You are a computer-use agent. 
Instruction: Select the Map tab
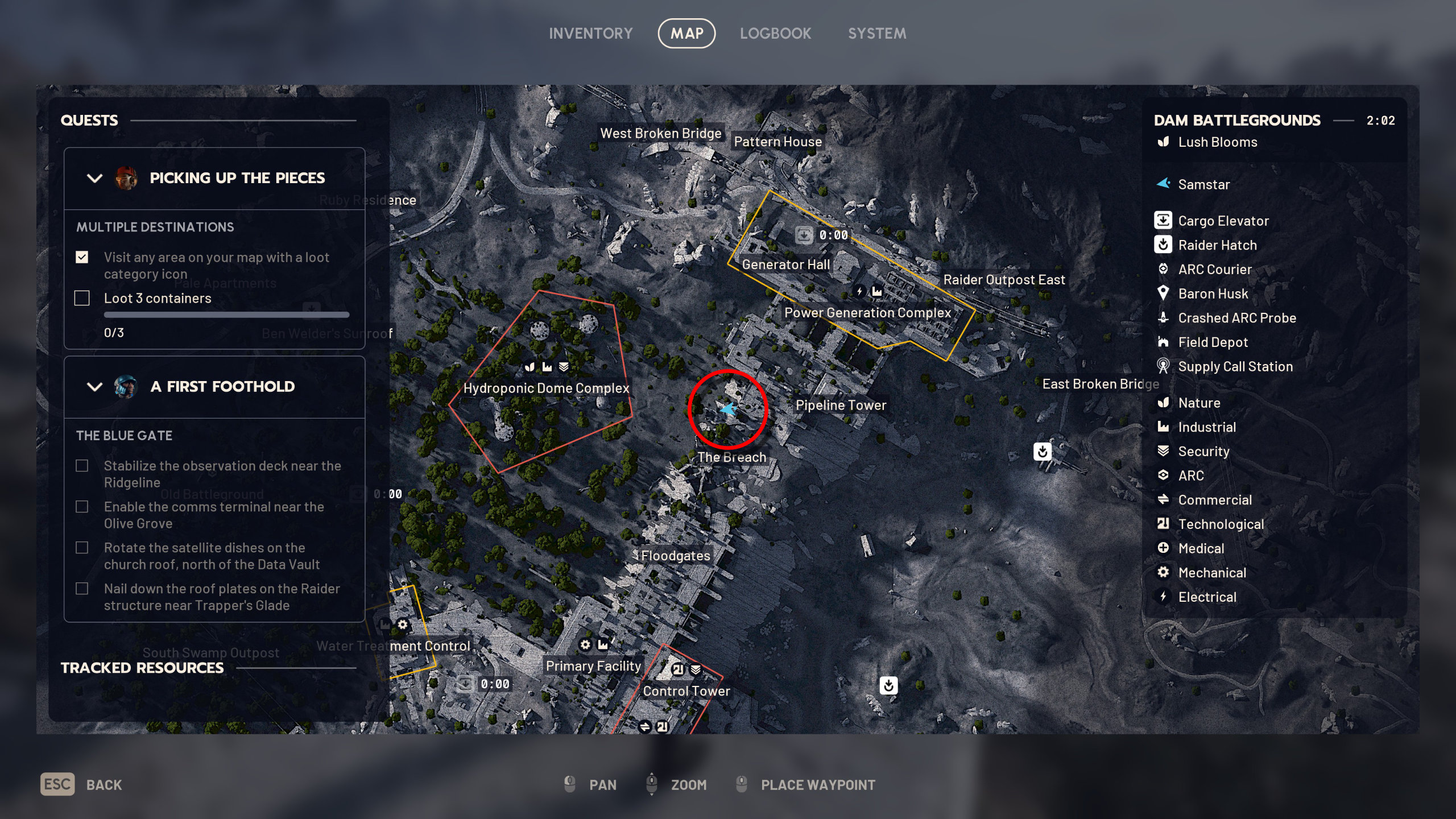(686, 34)
